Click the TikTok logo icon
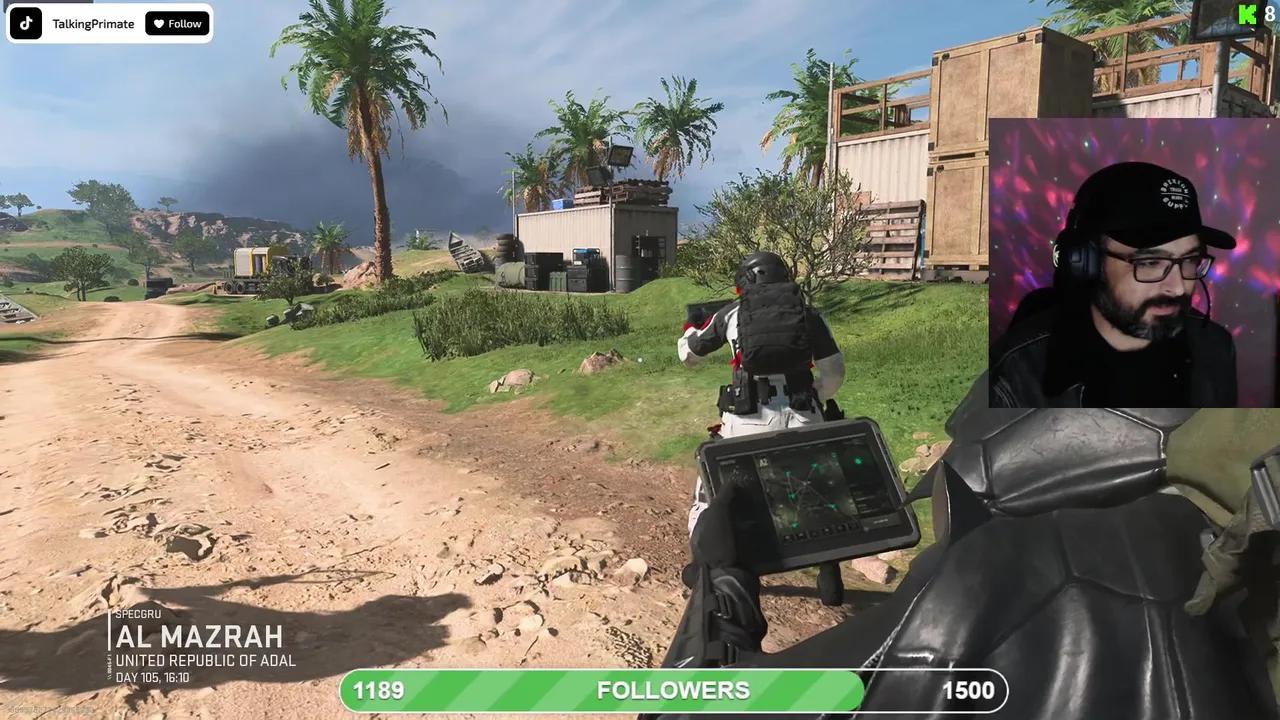 coord(25,22)
